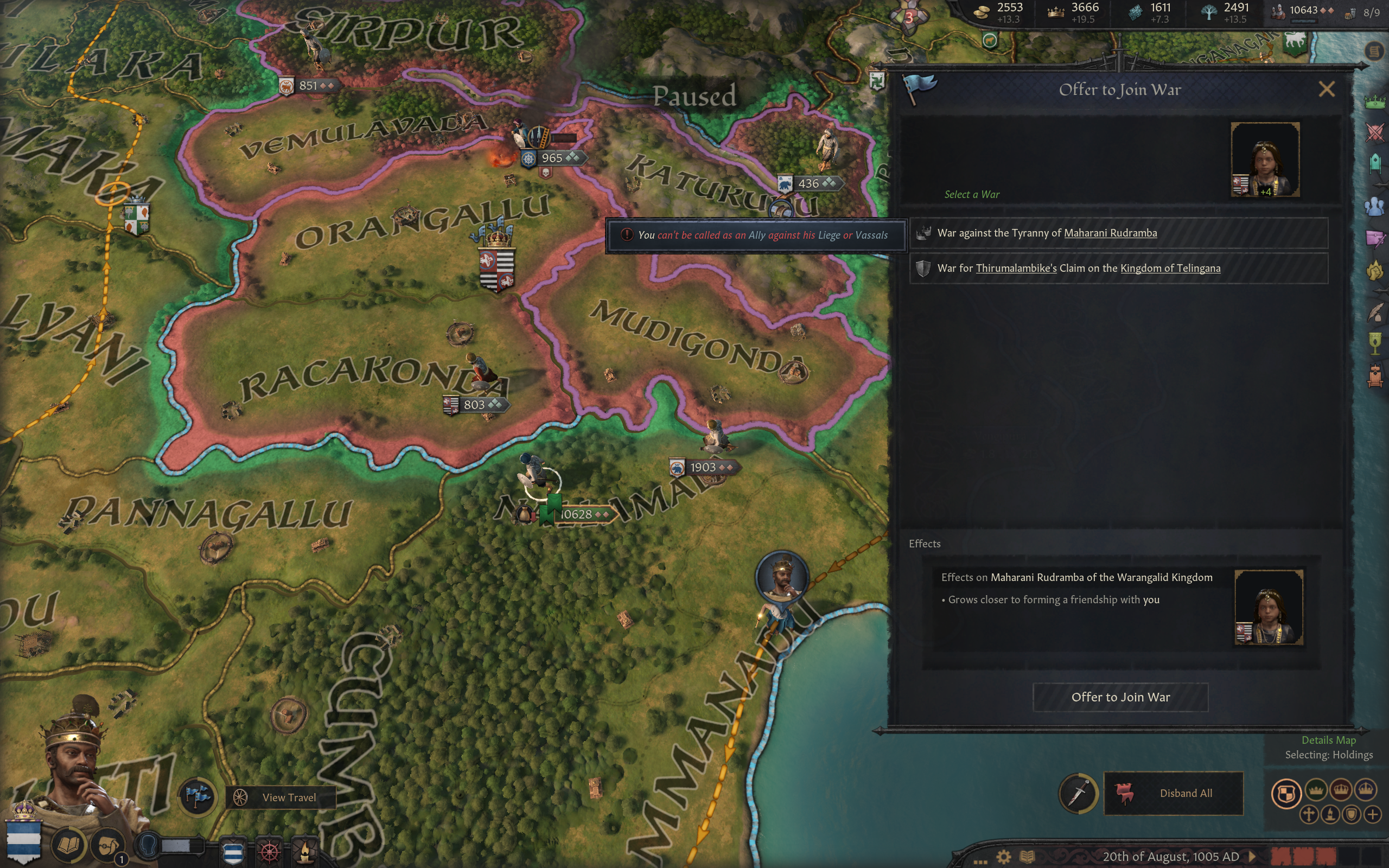1389x868 pixels.
Task: Open the green crown Realm menu
Action: pyautogui.click(x=1375, y=101)
